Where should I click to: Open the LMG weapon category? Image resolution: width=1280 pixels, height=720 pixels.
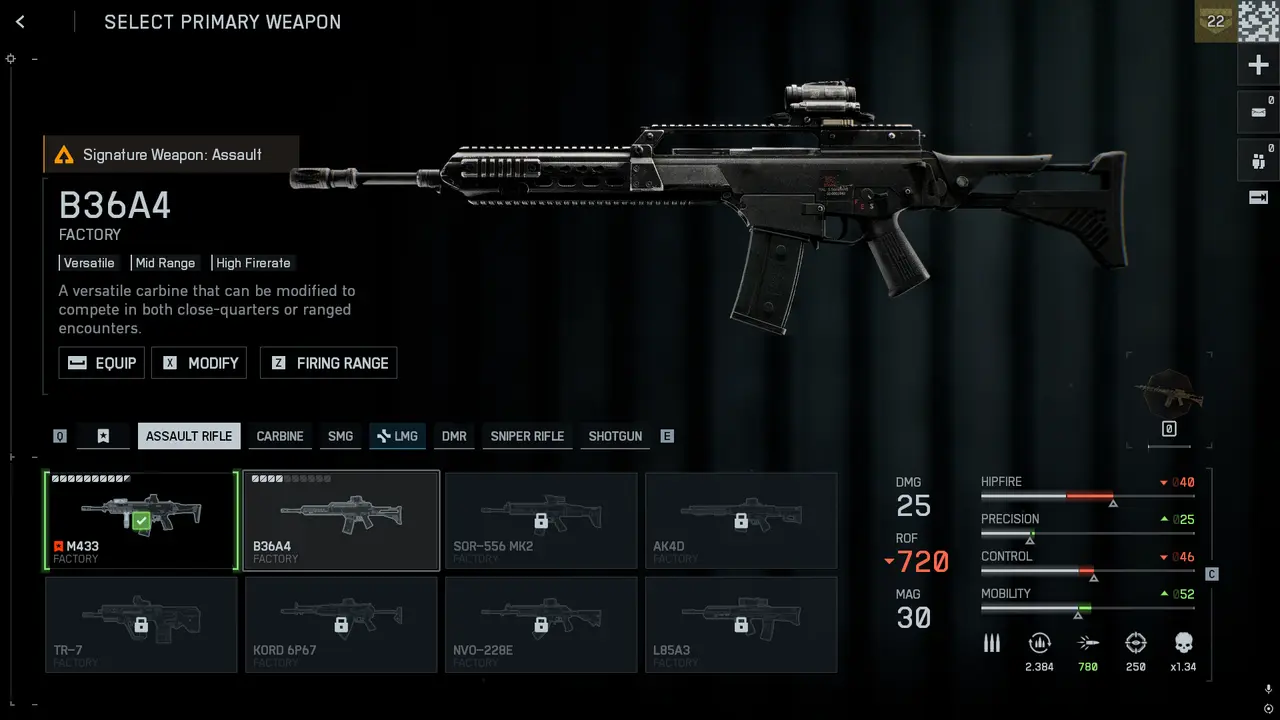397,436
